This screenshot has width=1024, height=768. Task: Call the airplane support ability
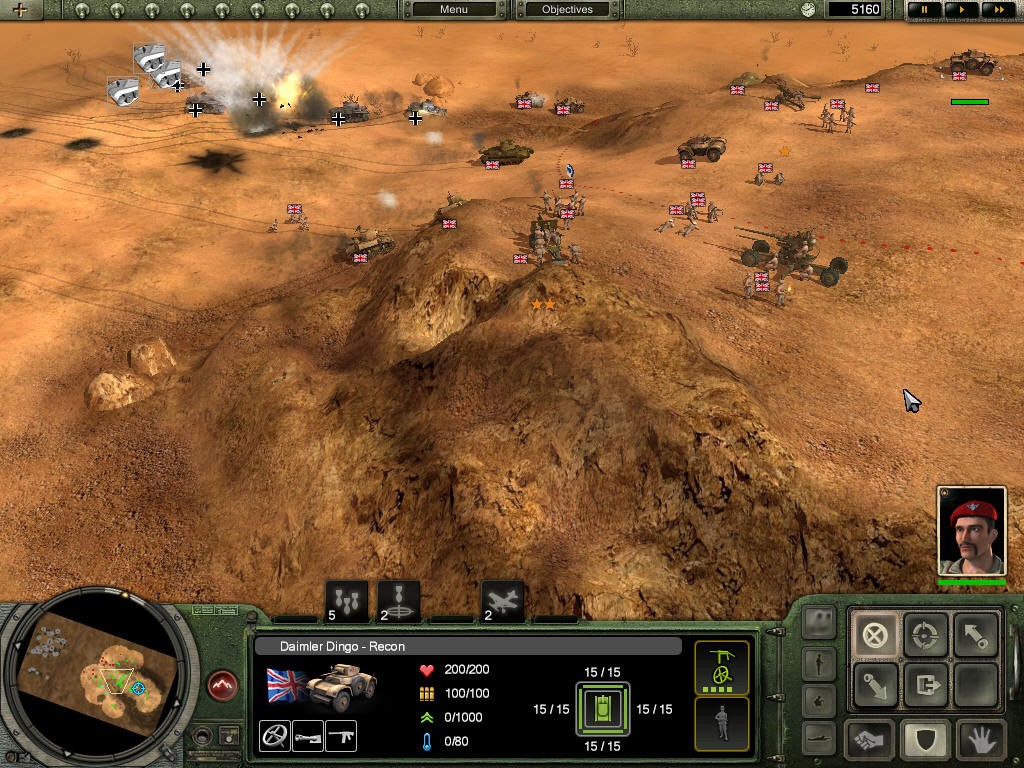(502, 601)
